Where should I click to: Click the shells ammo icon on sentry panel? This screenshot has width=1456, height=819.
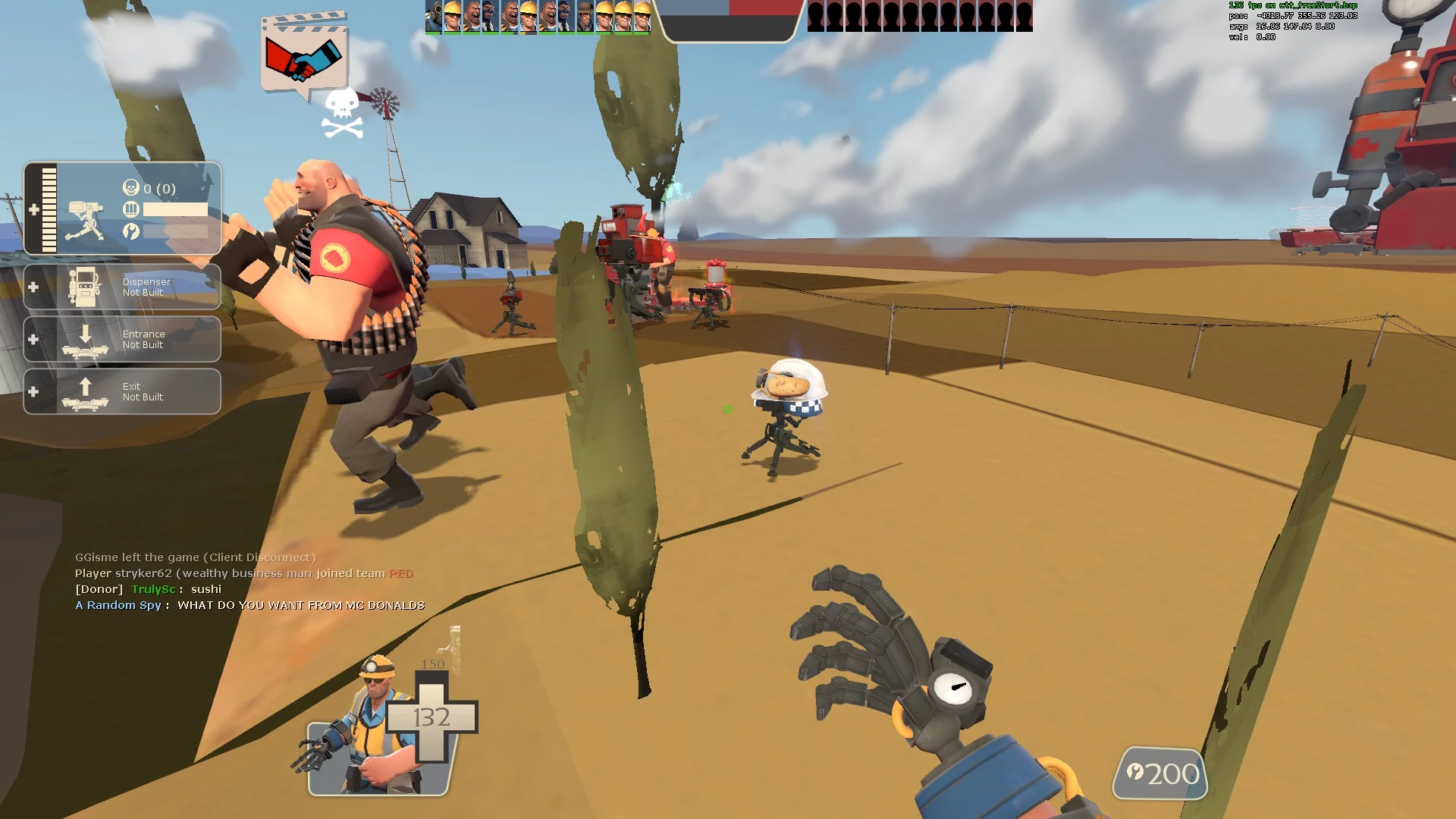pyautogui.click(x=130, y=209)
